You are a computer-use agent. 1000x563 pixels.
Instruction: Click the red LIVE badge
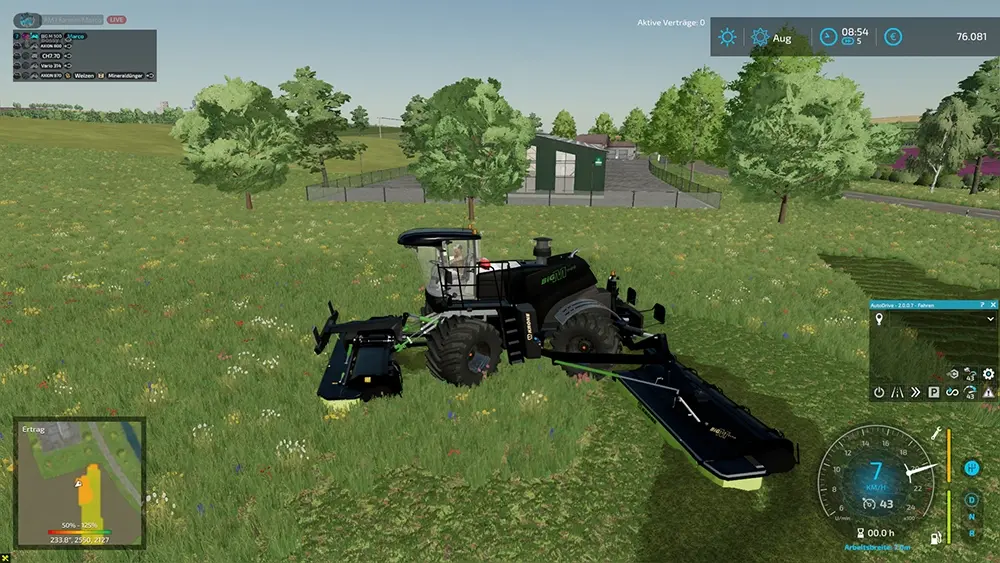[116, 19]
